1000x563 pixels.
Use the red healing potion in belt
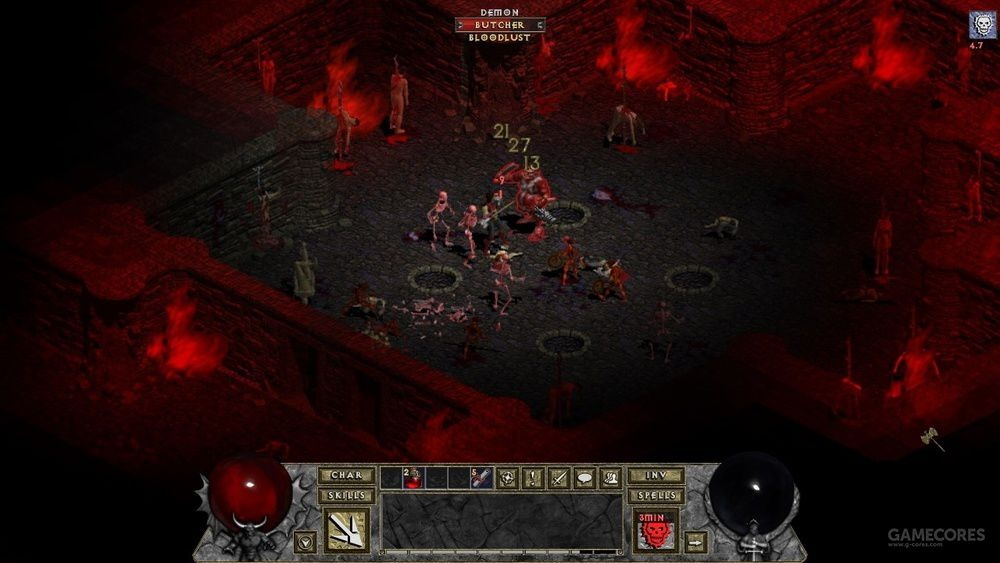tap(414, 478)
